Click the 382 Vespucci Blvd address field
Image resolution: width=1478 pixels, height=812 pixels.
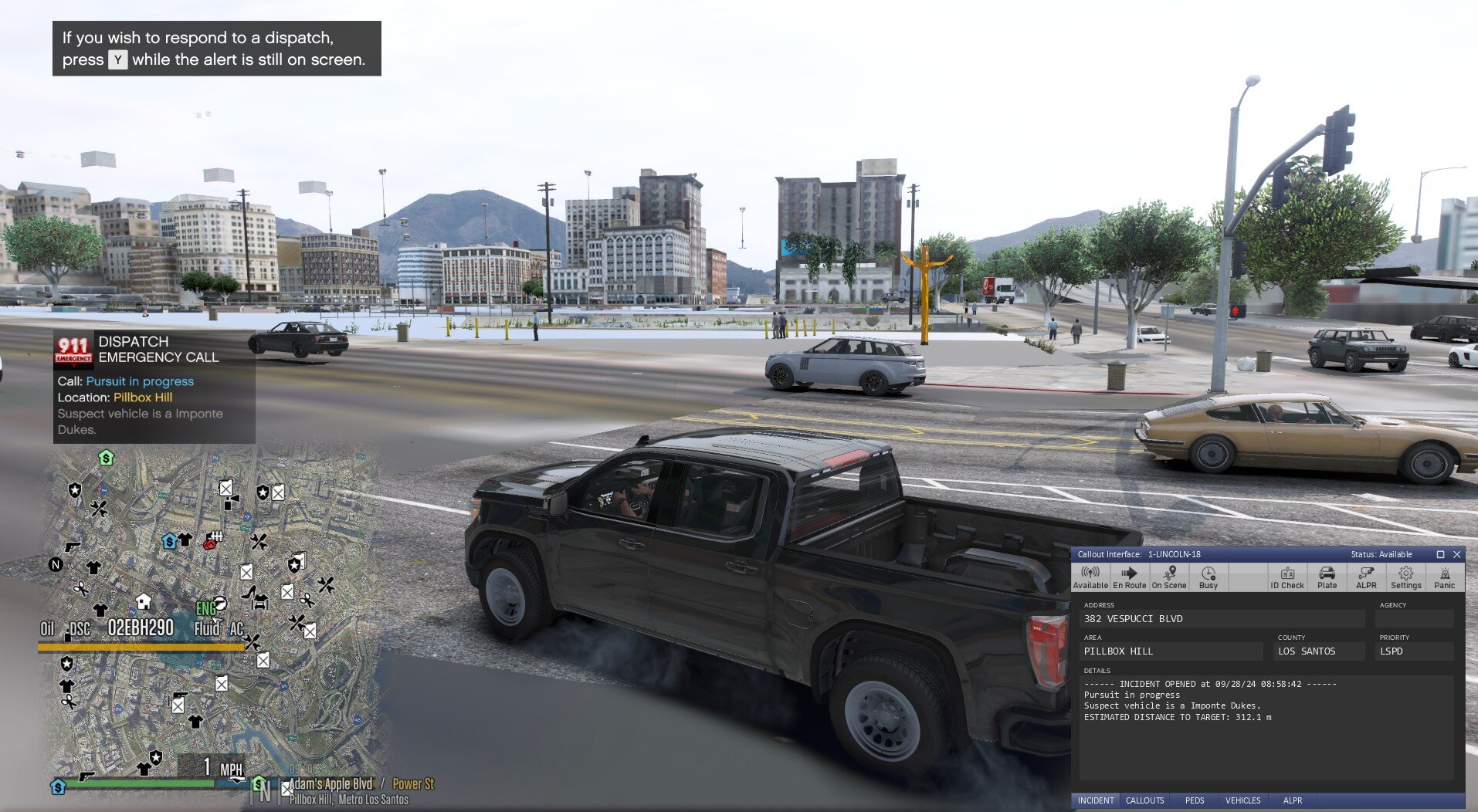(1222, 618)
